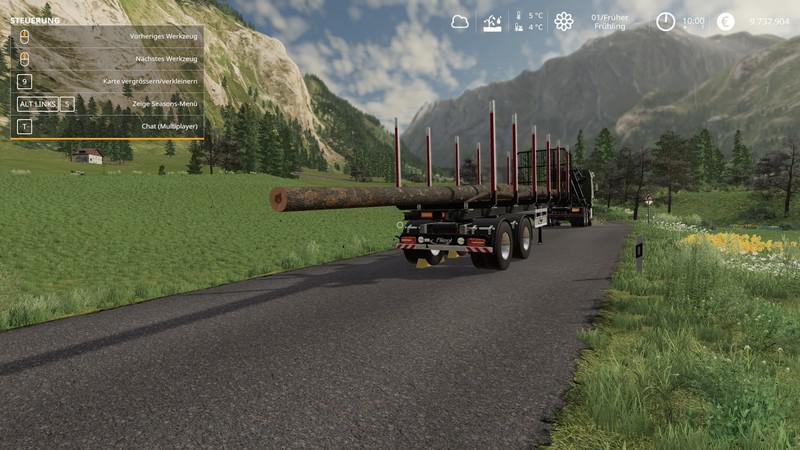Open the Seasons flower icon
The width and height of the screenshot is (800, 450).
[564, 21]
